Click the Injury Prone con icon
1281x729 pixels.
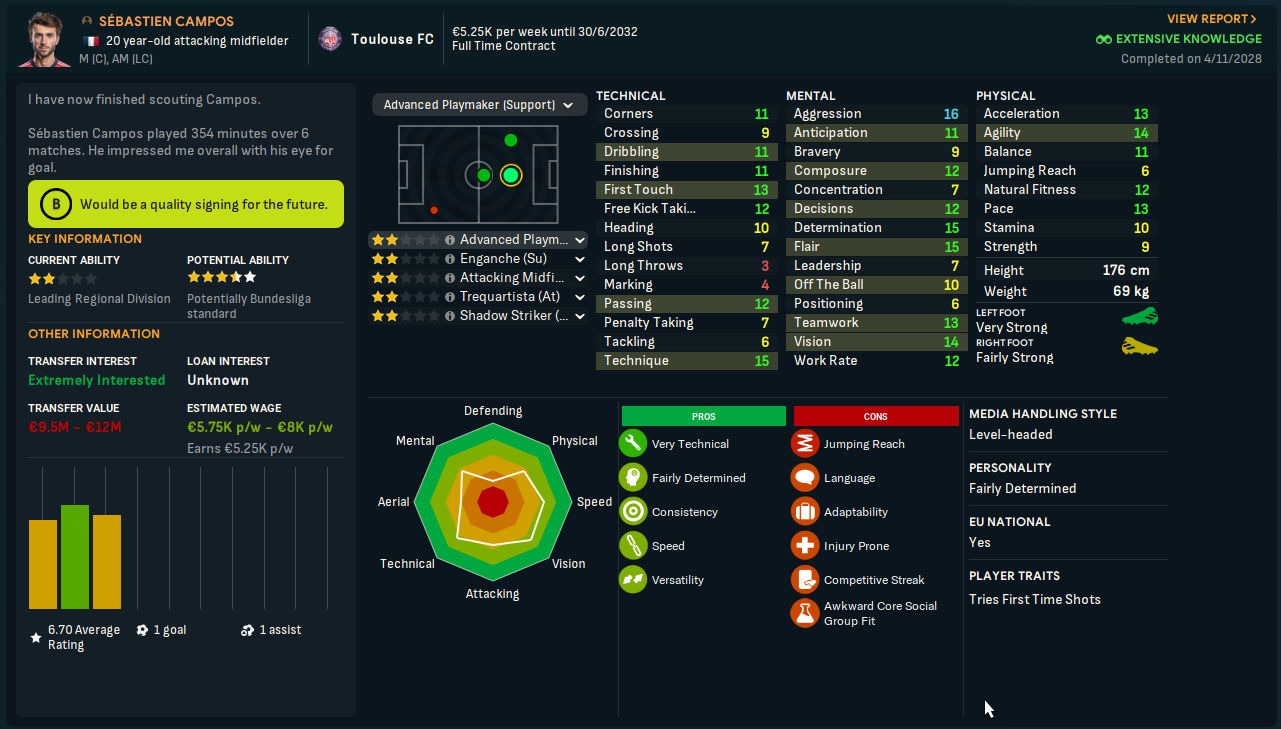coord(805,546)
